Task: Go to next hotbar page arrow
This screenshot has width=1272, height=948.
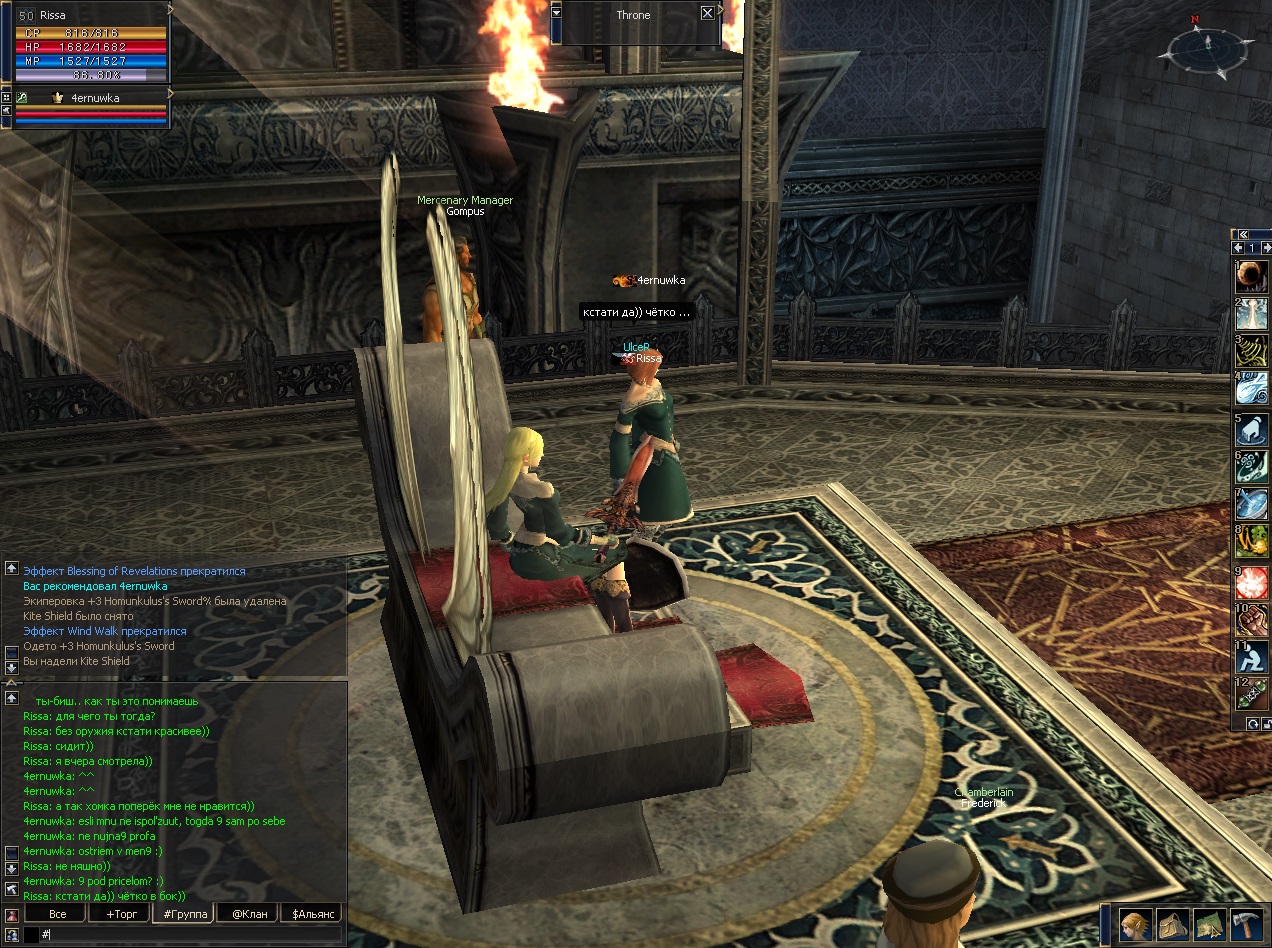Action: [x=1265, y=248]
